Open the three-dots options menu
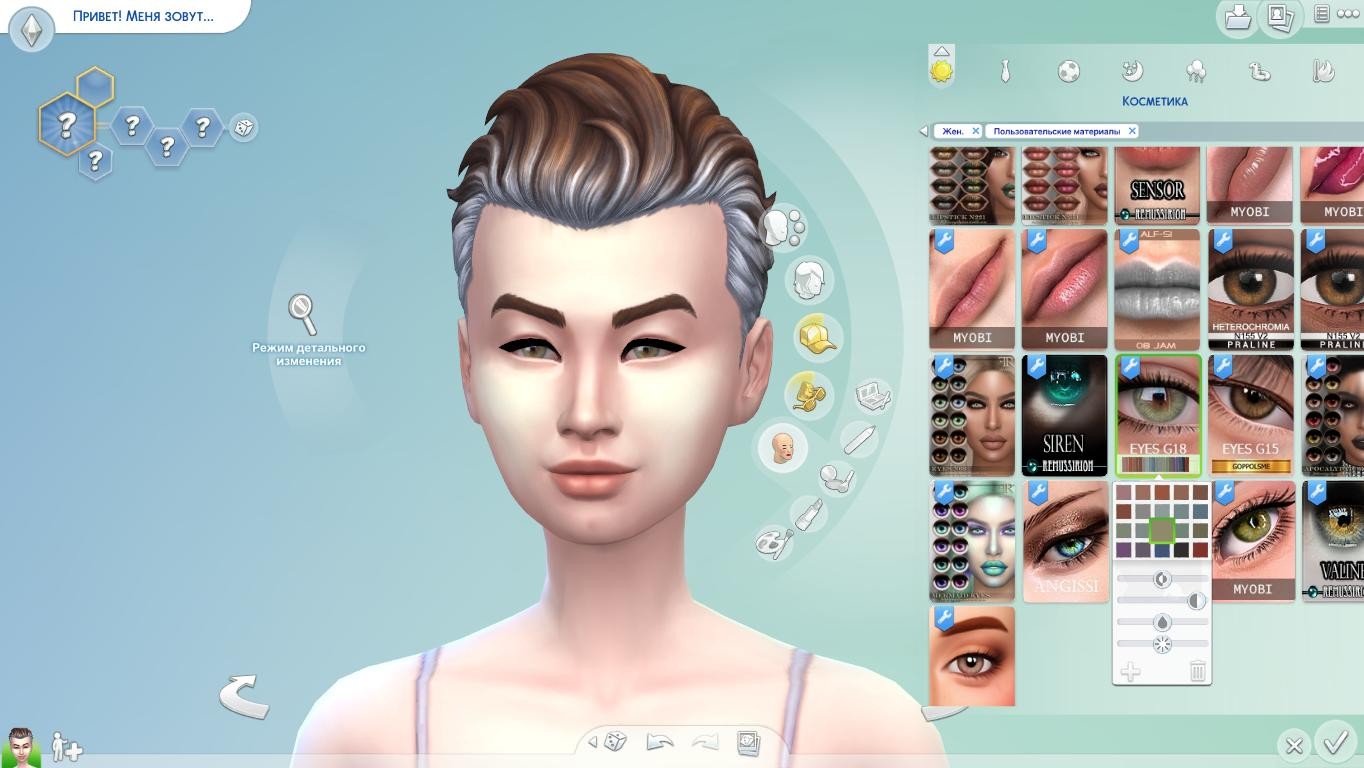 1348,14
